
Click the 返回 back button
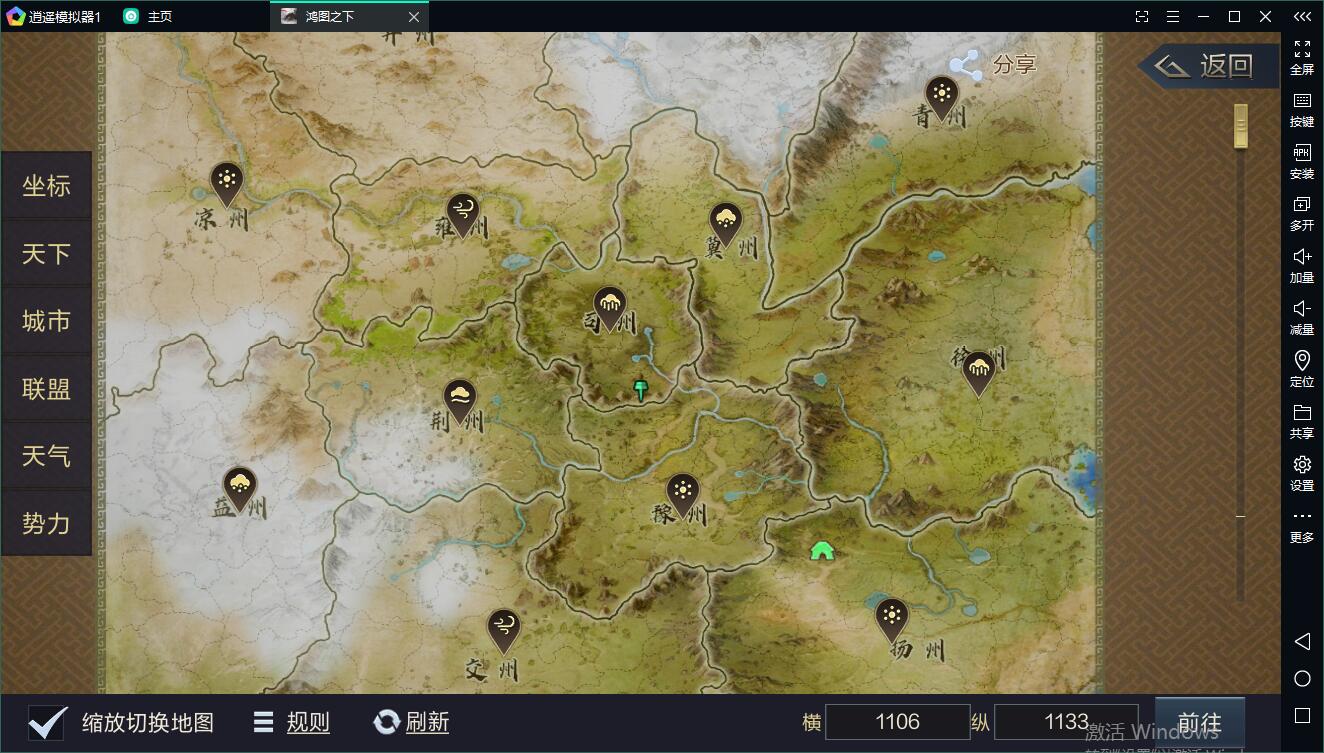tap(1210, 66)
